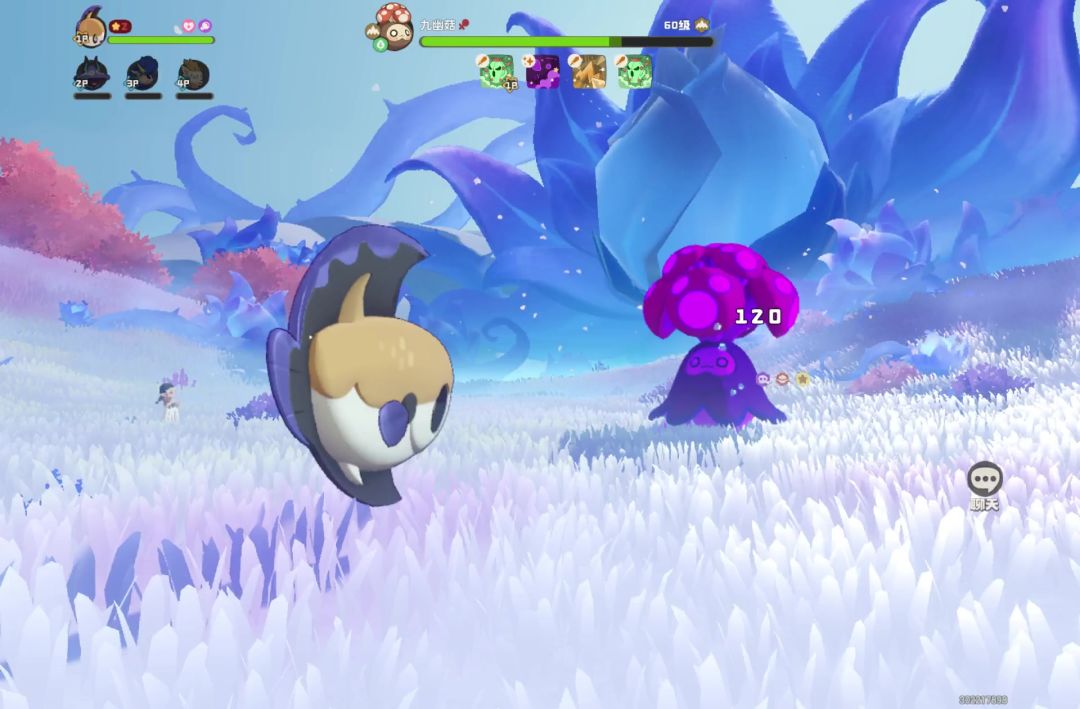This screenshot has width=1080, height=709.
Task: Select the 4P teammate portrait
Action: 193,73
